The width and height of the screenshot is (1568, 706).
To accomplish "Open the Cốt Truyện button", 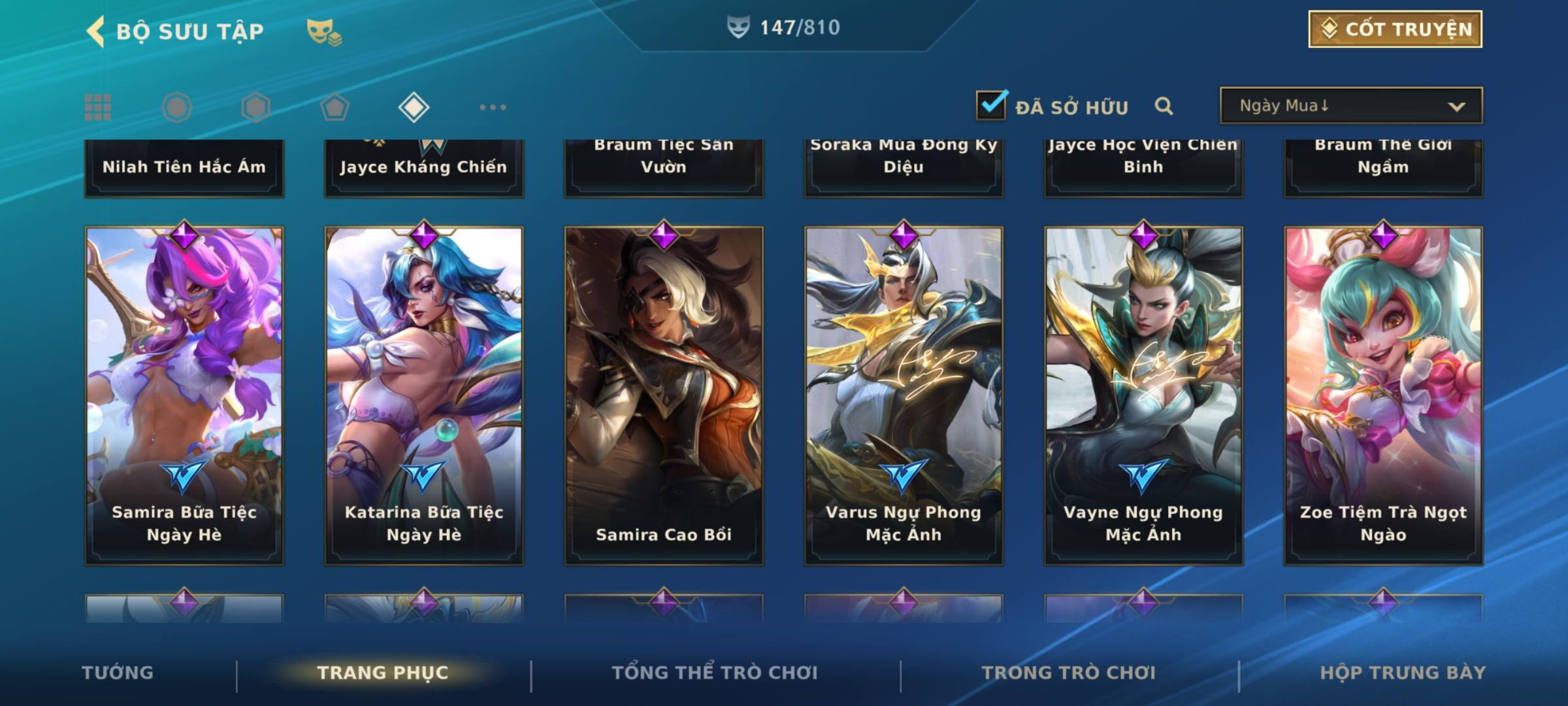I will pos(1394,29).
